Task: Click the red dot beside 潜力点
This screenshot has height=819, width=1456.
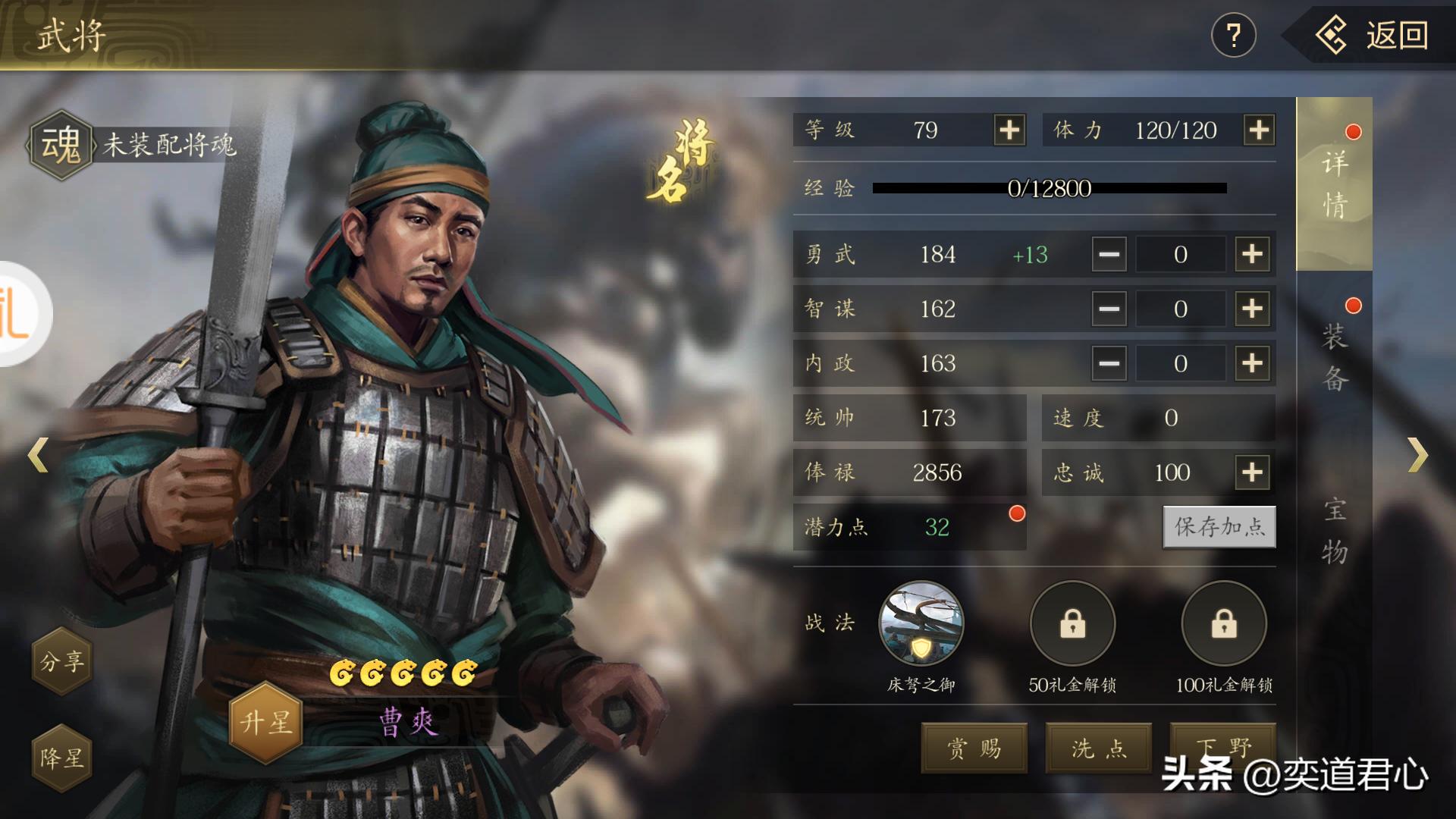Action: [x=1016, y=513]
